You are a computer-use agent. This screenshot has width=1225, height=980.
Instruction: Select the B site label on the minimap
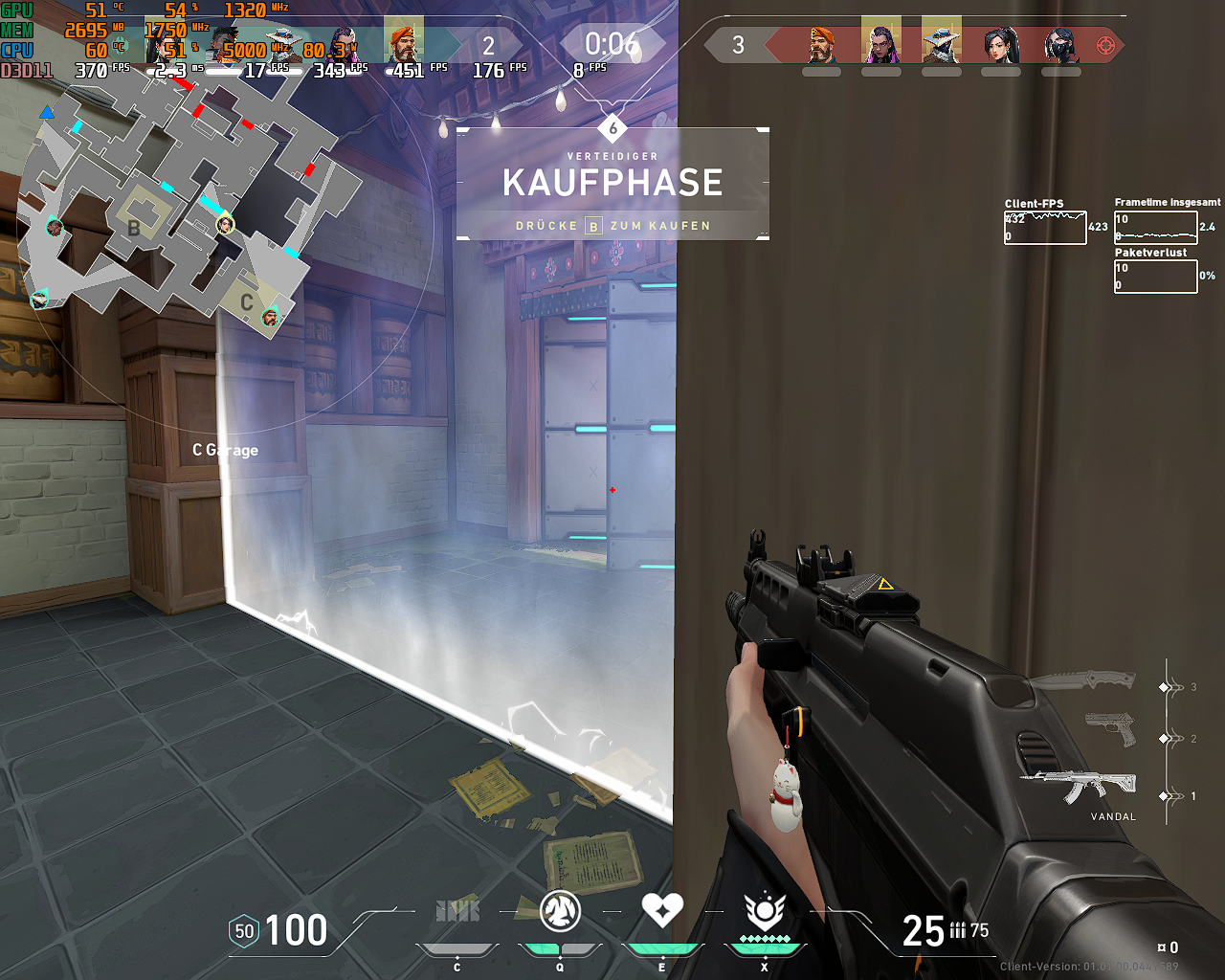[132, 230]
